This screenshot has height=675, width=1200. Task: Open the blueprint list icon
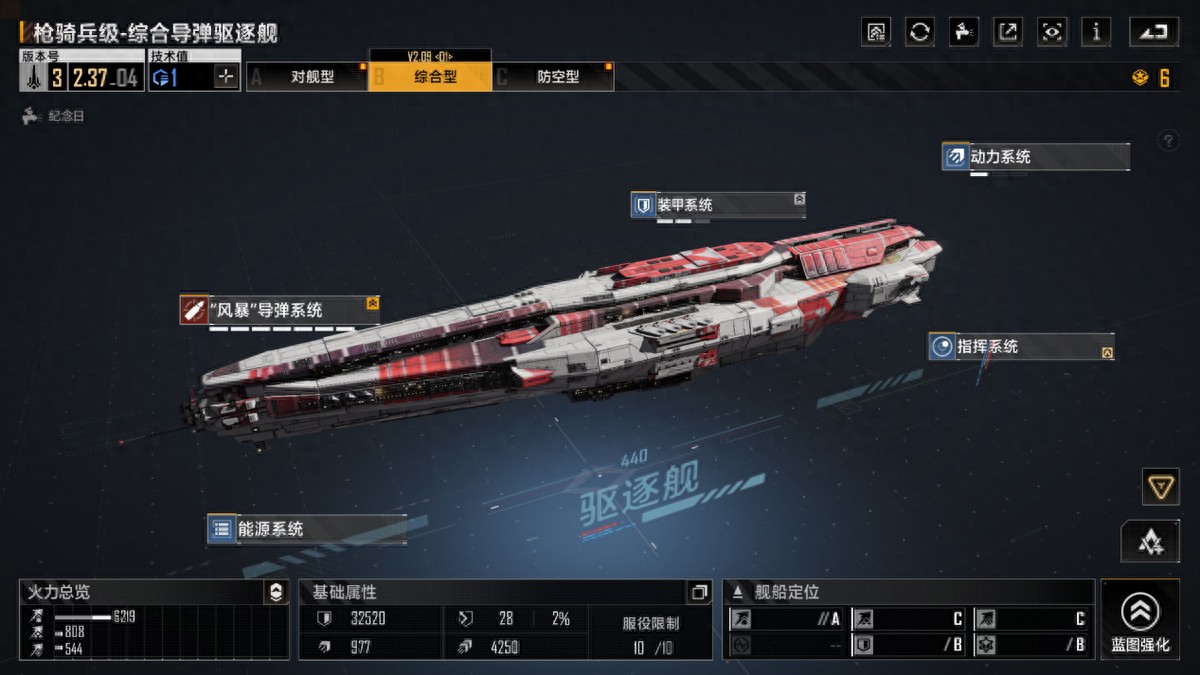[876, 32]
